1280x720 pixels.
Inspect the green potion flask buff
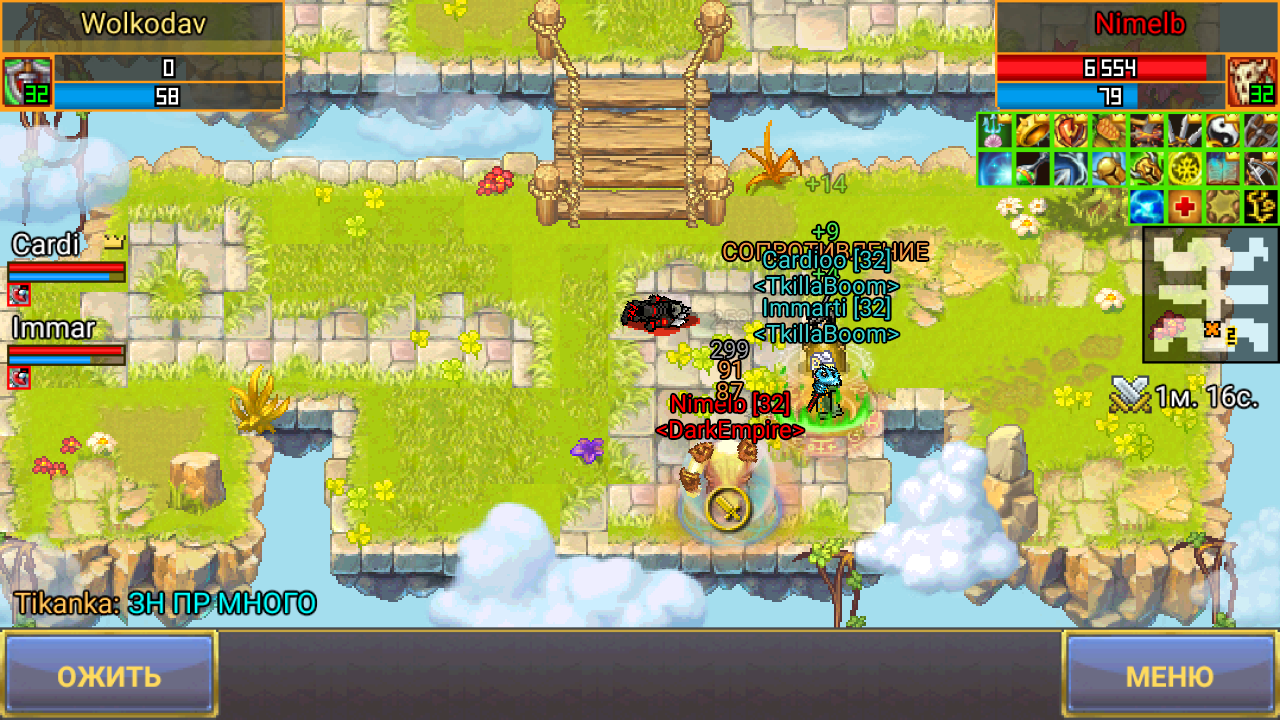1032,169
